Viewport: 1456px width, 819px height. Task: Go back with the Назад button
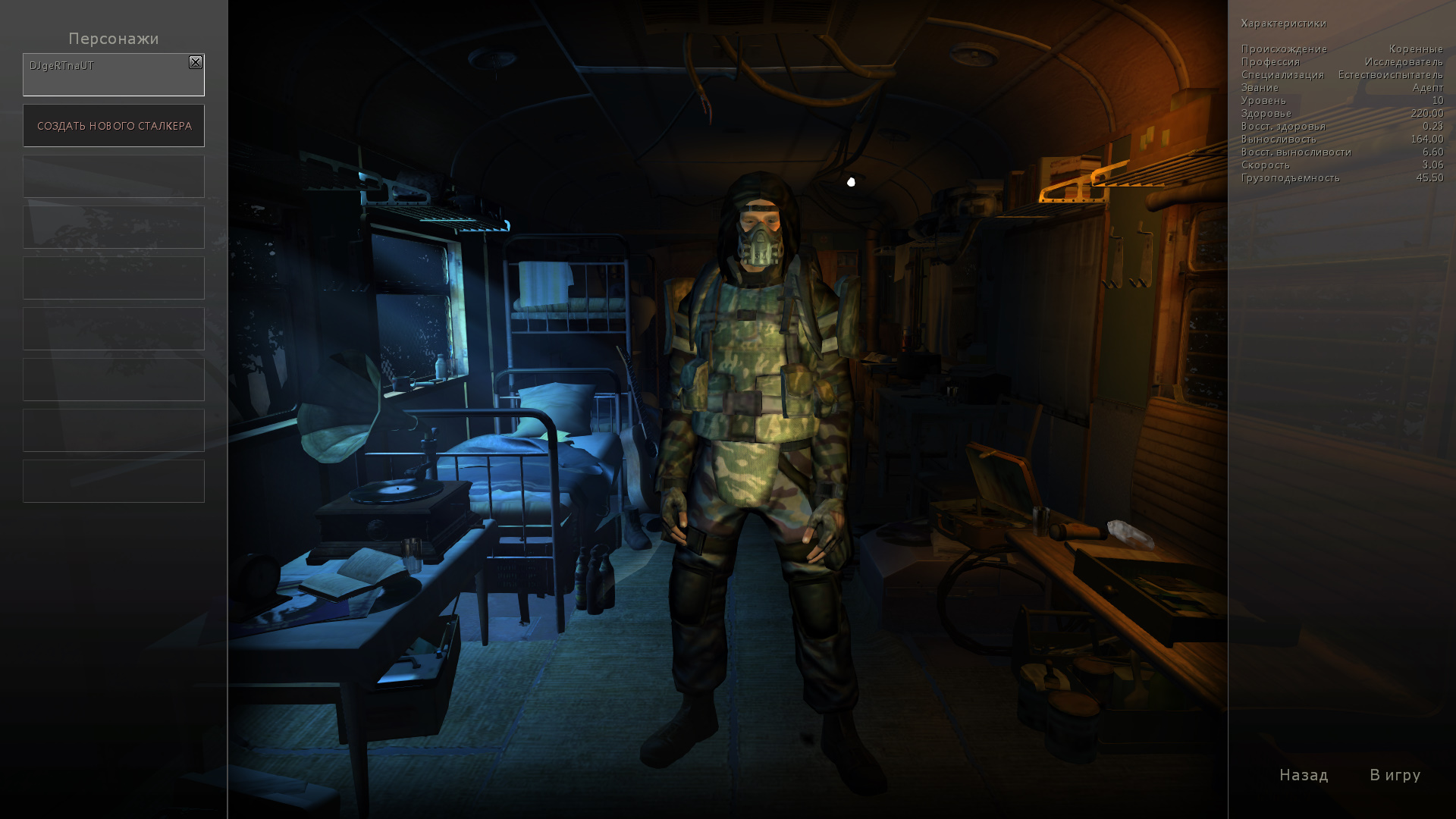click(x=1304, y=775)
